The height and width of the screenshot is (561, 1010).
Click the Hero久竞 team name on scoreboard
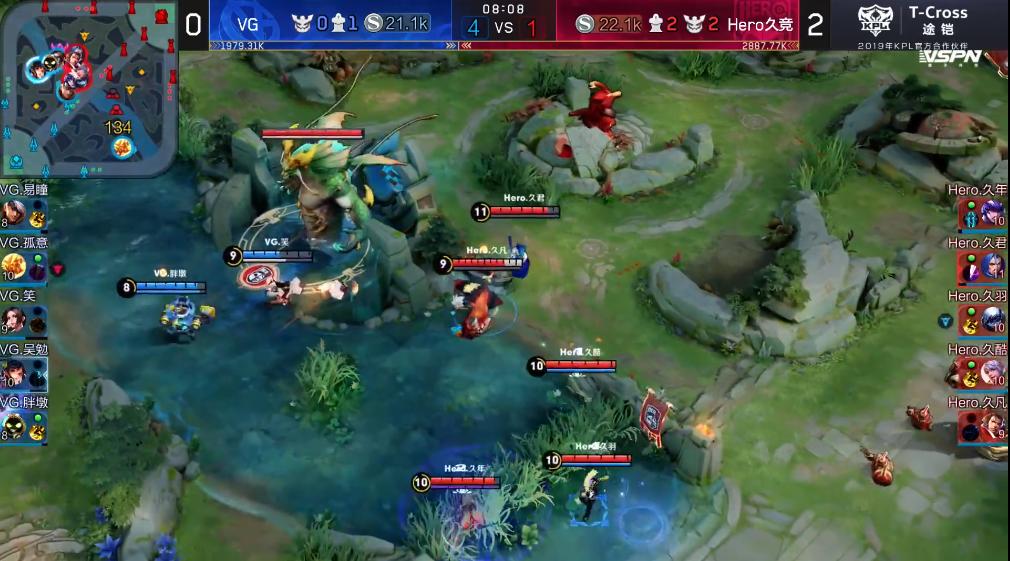pyautogui.click(x=760, y=23)
